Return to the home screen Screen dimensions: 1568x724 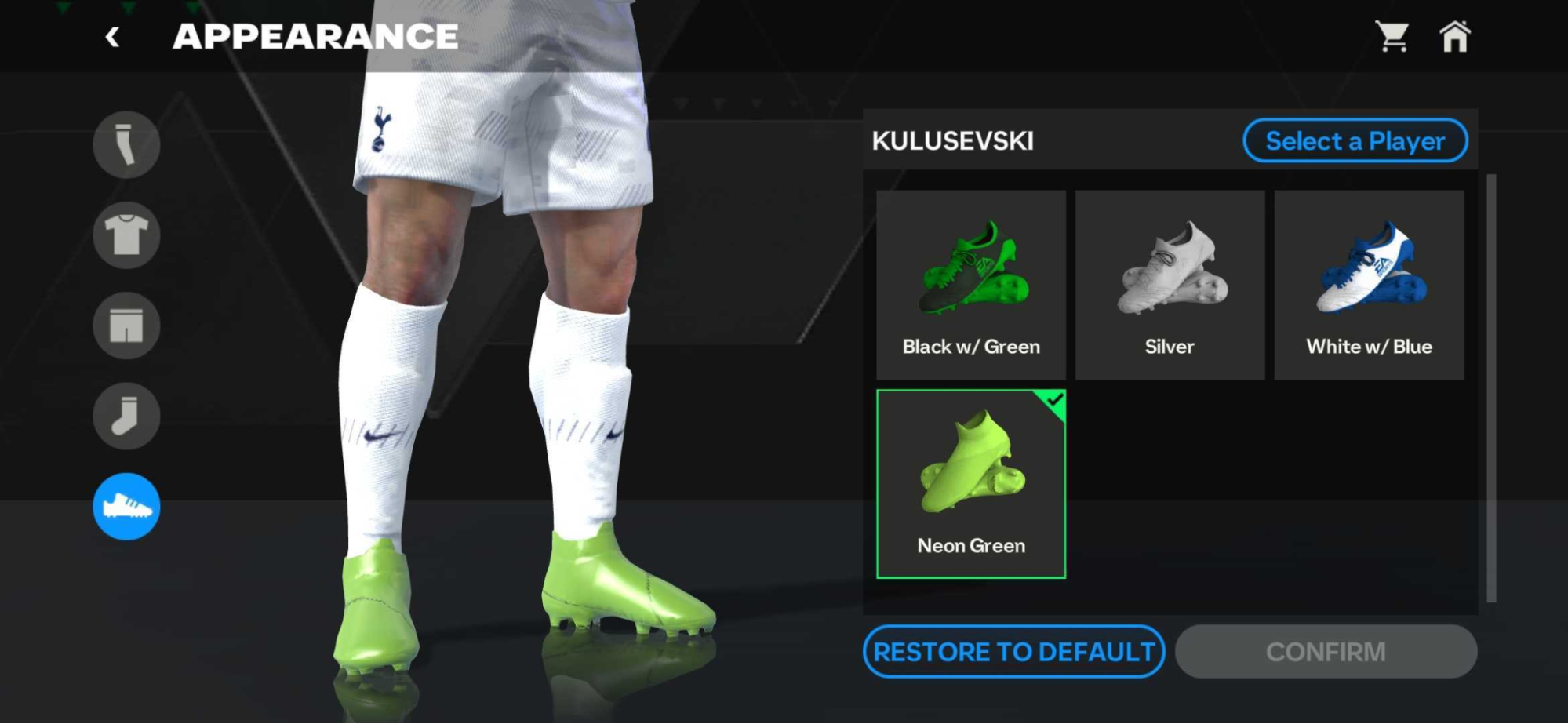[x=1454, y=37]
